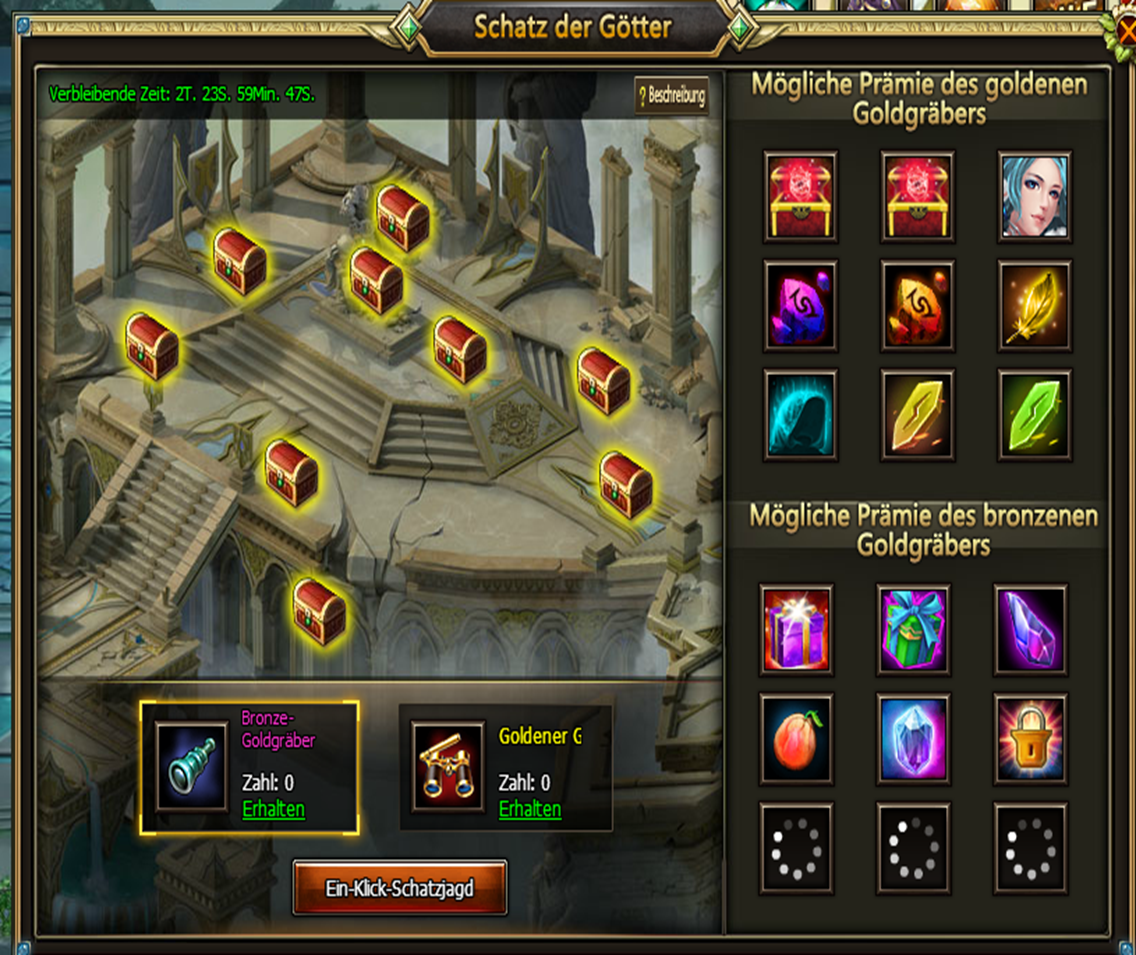
Task: Select the Bronze-Goldgräber telescope
Action: click(x=191, y=767)
